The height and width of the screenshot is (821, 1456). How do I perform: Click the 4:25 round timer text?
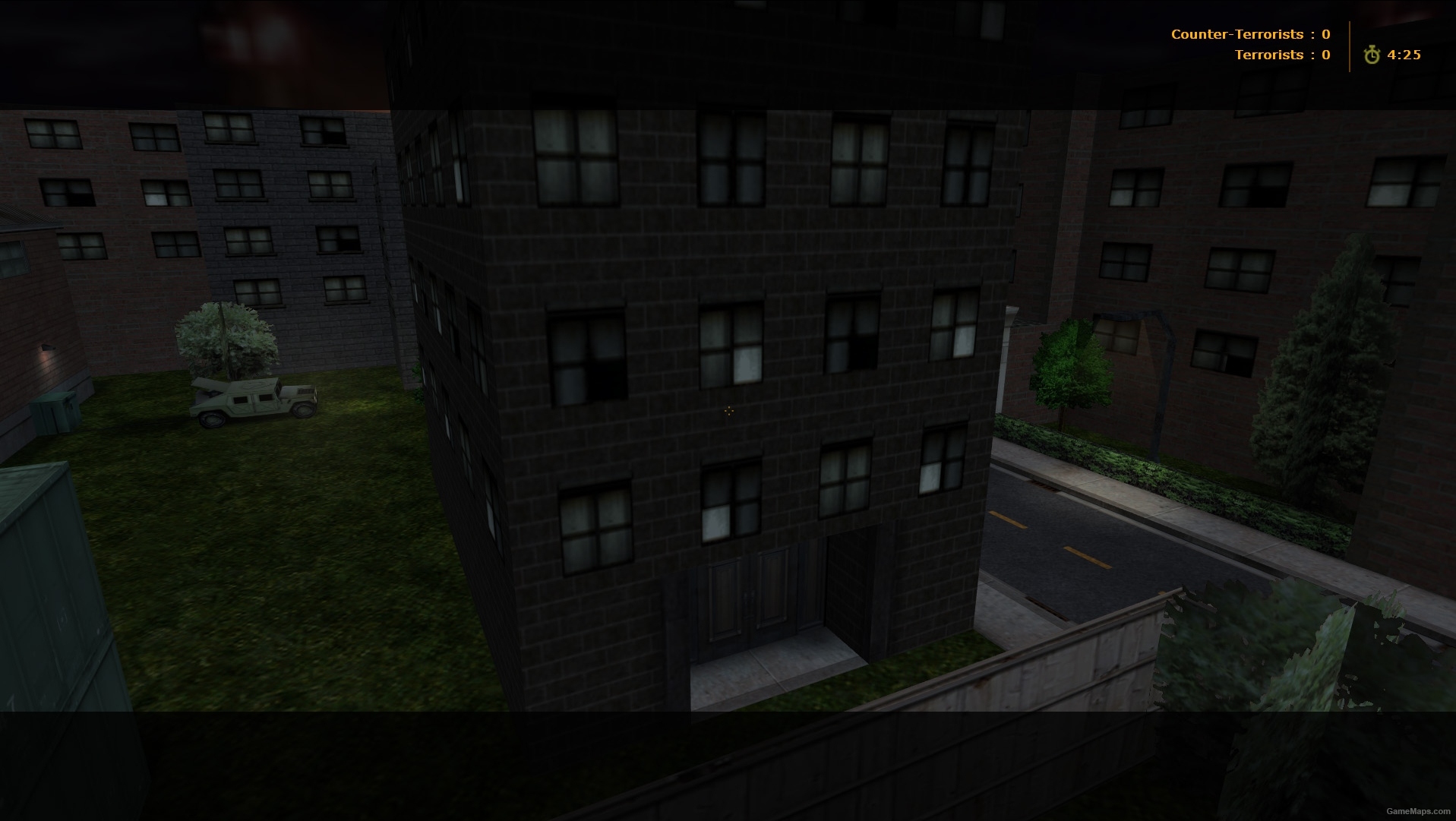tap(1403, 54)
